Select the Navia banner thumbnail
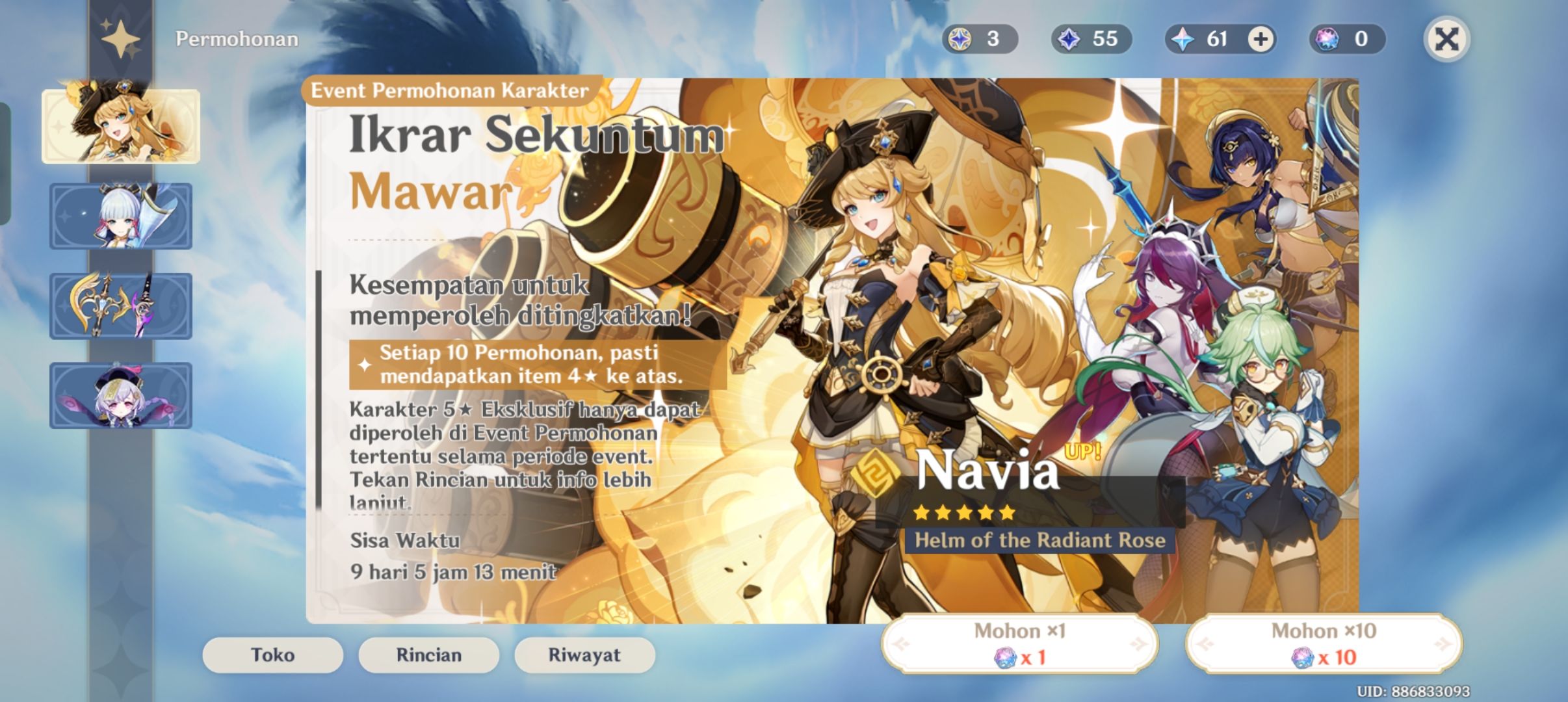Viewport: 1568px width, 702px height. pyautogui.click(x=122, y=125)
